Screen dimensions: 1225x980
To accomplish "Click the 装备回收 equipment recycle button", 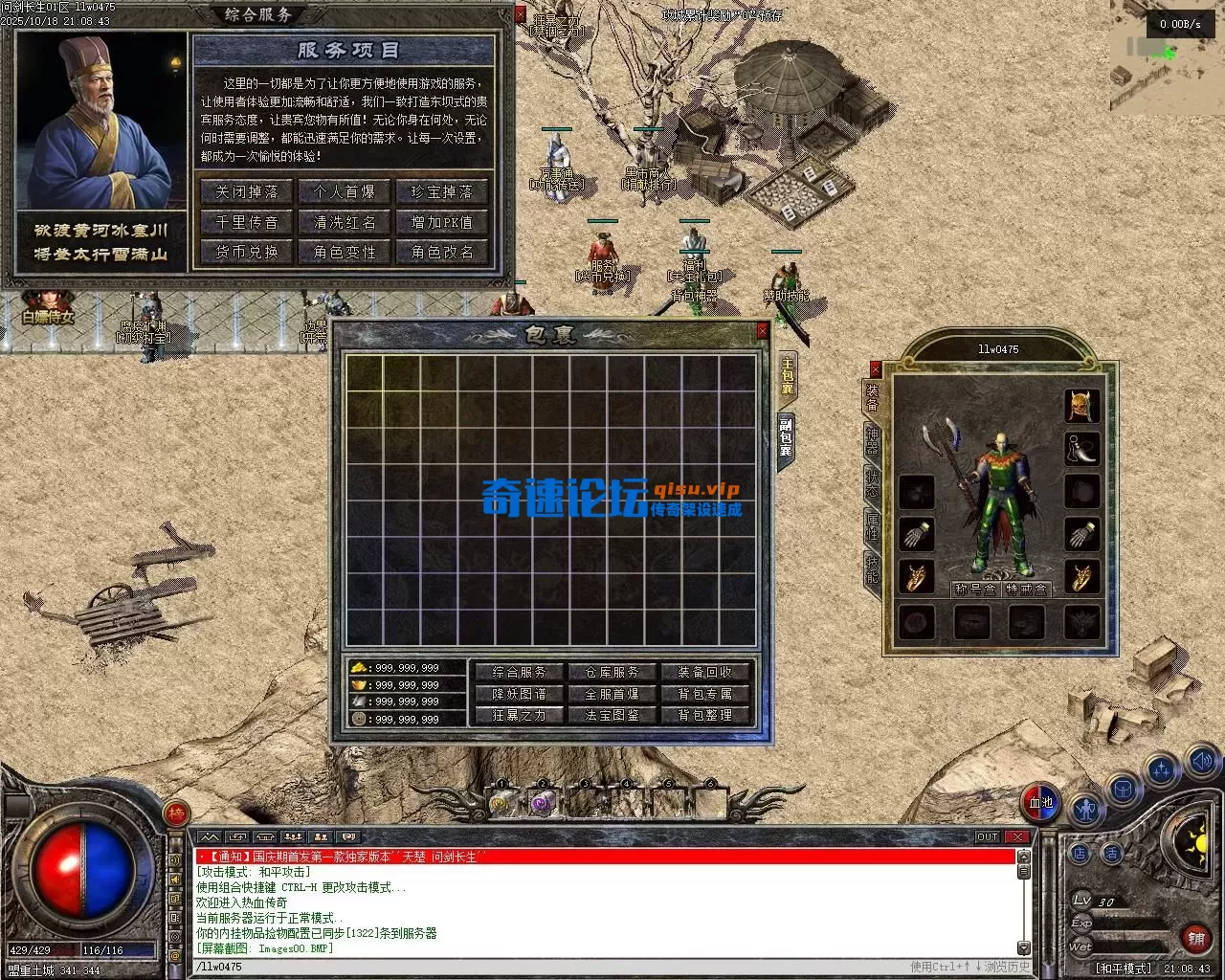I will tap(705, 672).
